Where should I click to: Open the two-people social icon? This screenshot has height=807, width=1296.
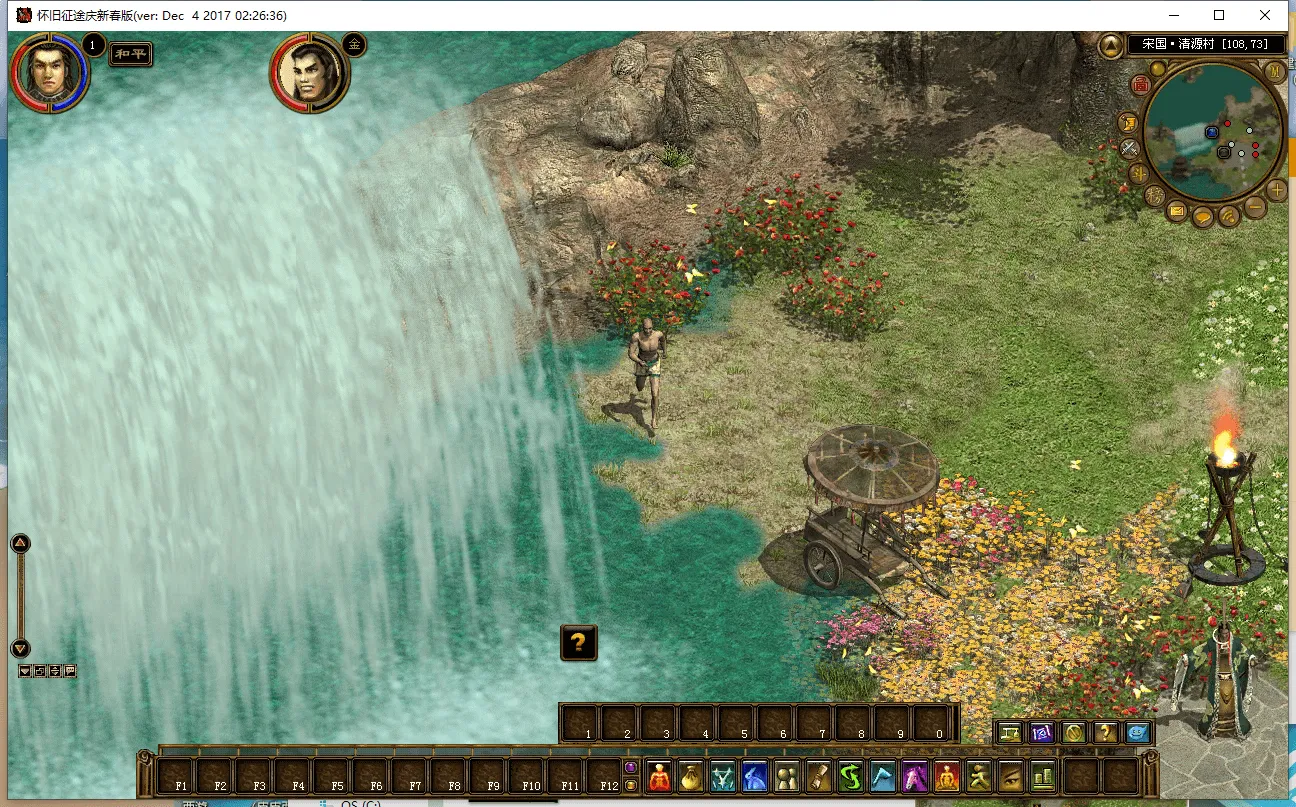786,776
